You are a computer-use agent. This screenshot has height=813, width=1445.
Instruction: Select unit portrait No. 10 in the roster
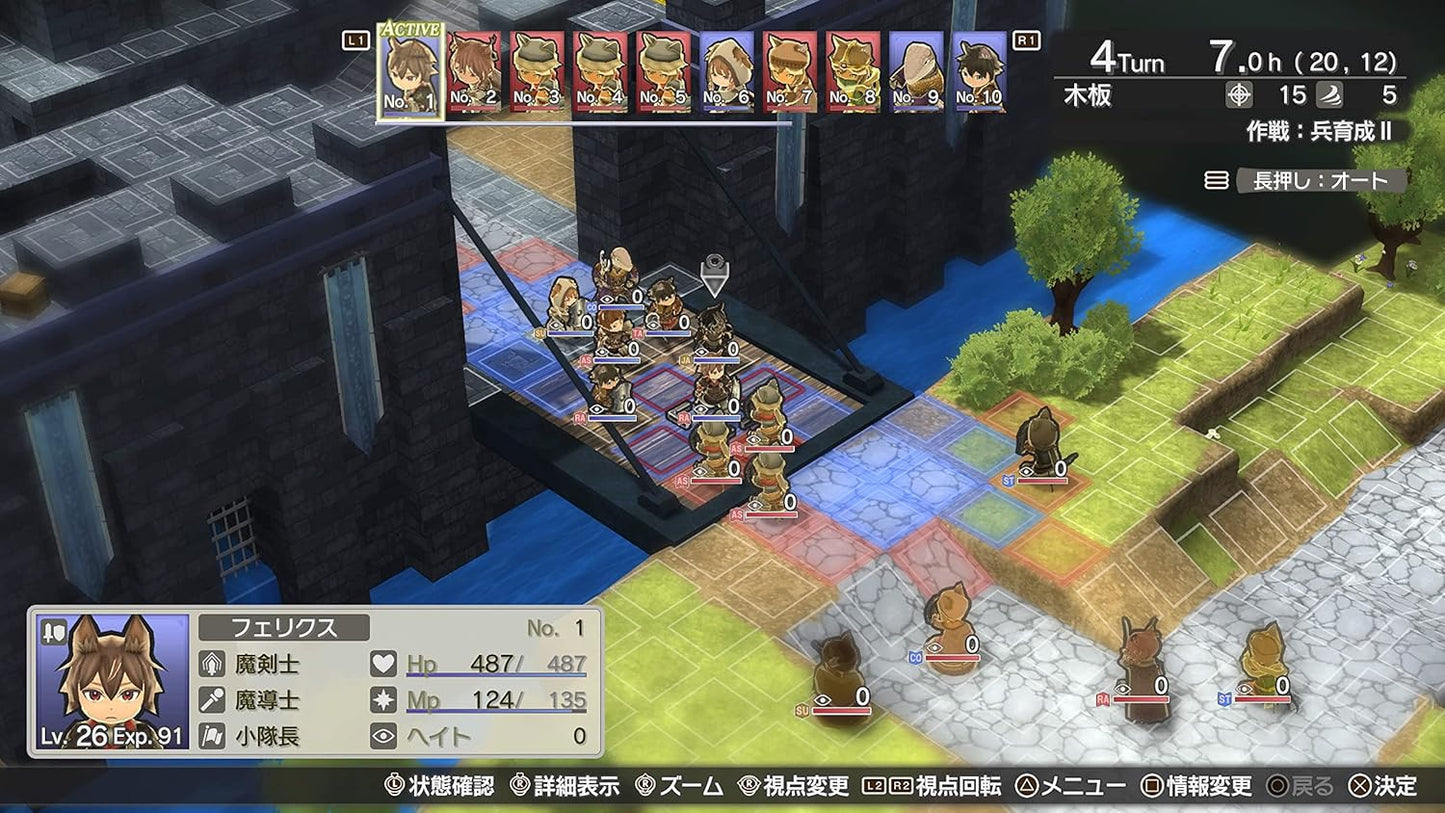pyautogui.click(x=981, y=72)
